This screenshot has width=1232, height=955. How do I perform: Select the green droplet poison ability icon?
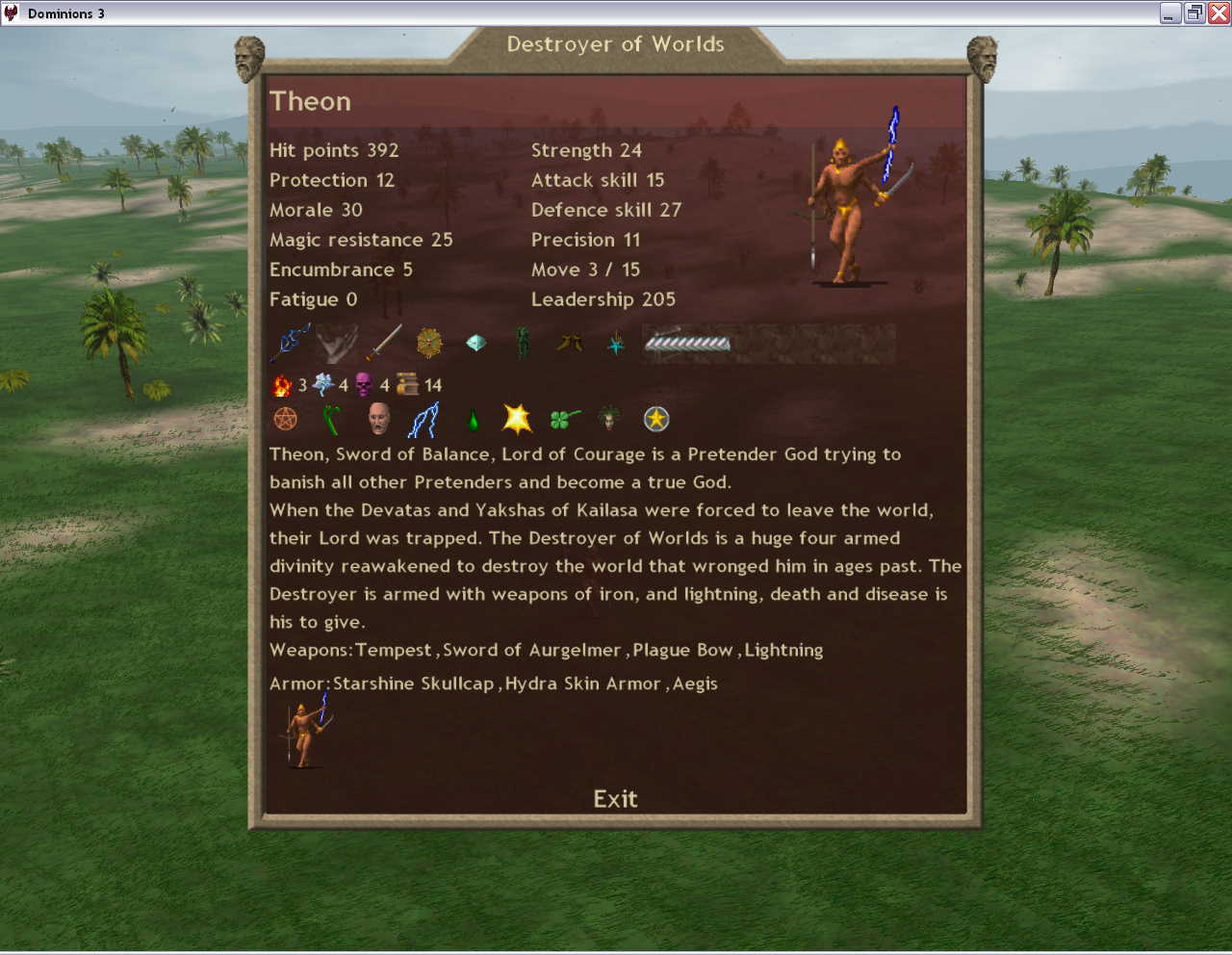[x=473, y=420]
